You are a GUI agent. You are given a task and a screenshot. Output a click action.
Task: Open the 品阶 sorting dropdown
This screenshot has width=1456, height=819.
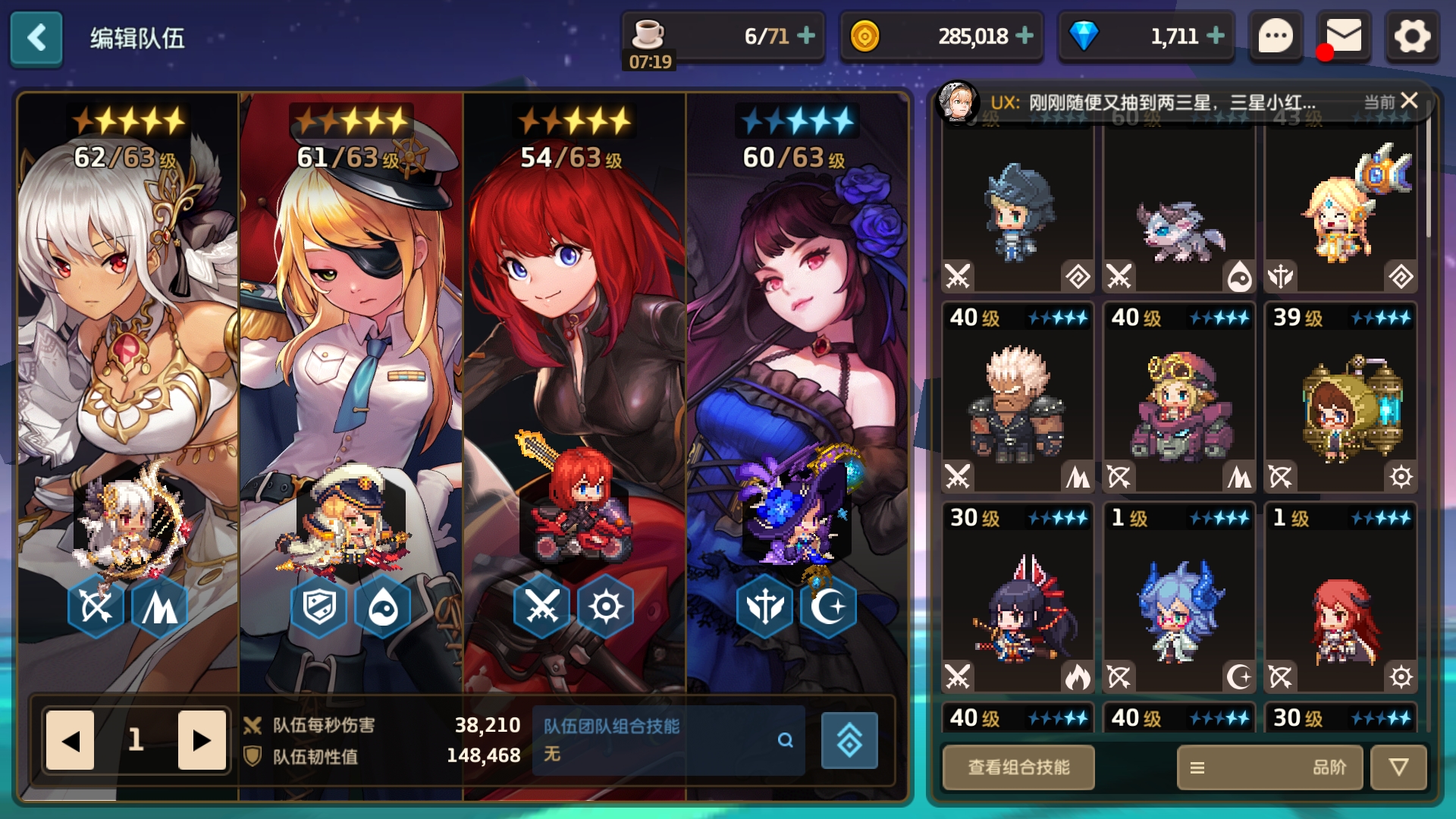coord(1269,767)
